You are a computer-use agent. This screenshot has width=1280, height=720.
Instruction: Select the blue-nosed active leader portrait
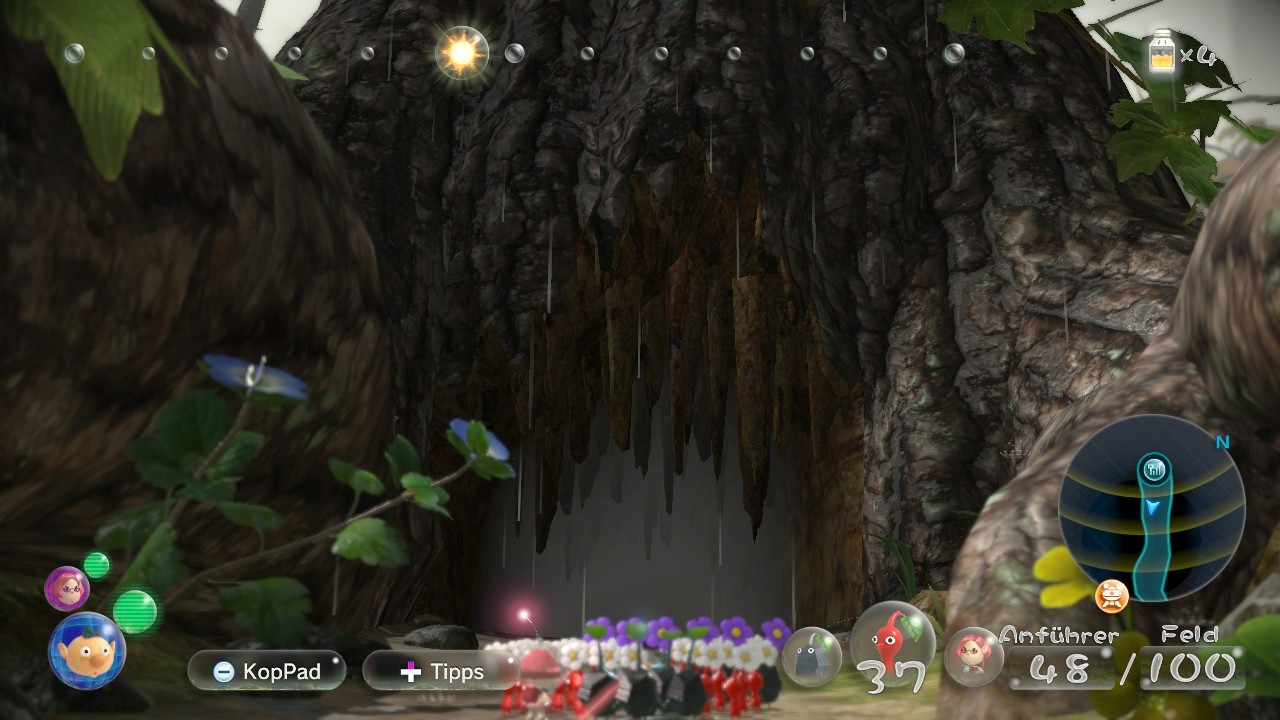[87, 651]
